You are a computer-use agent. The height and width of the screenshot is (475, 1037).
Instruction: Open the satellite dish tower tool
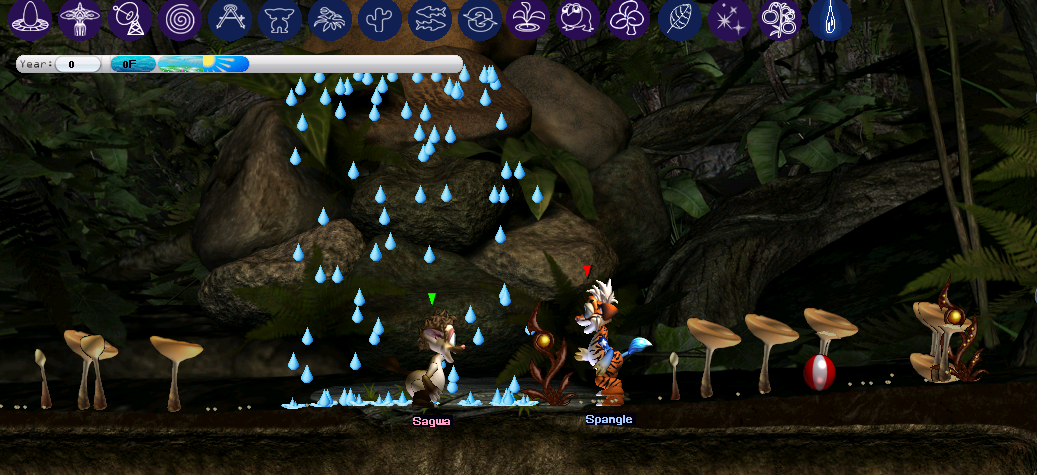click(x=130, y=19)
